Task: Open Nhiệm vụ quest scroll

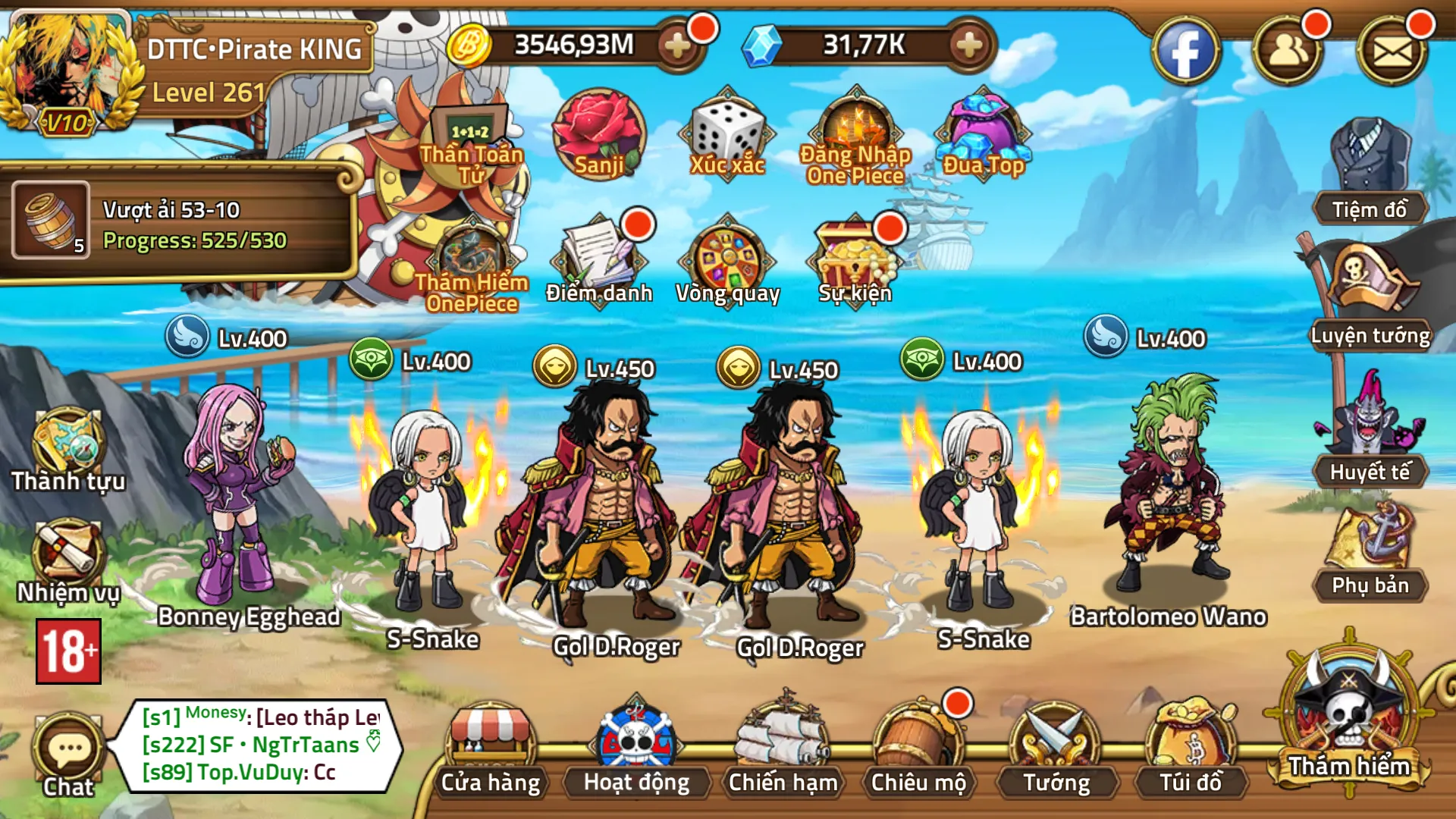Action: (67, 561)
